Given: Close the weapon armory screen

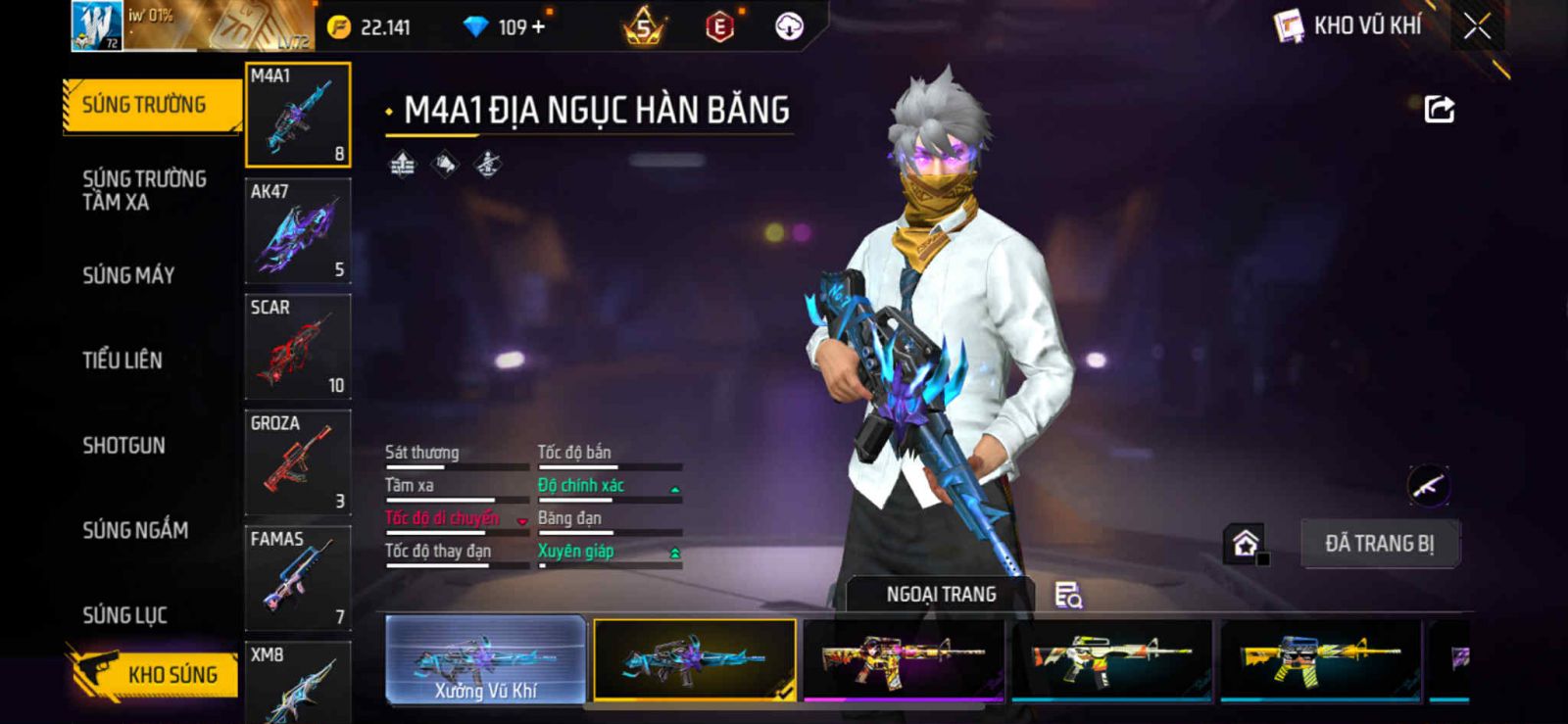Looking at the screenshot, I should [1477, 26].
